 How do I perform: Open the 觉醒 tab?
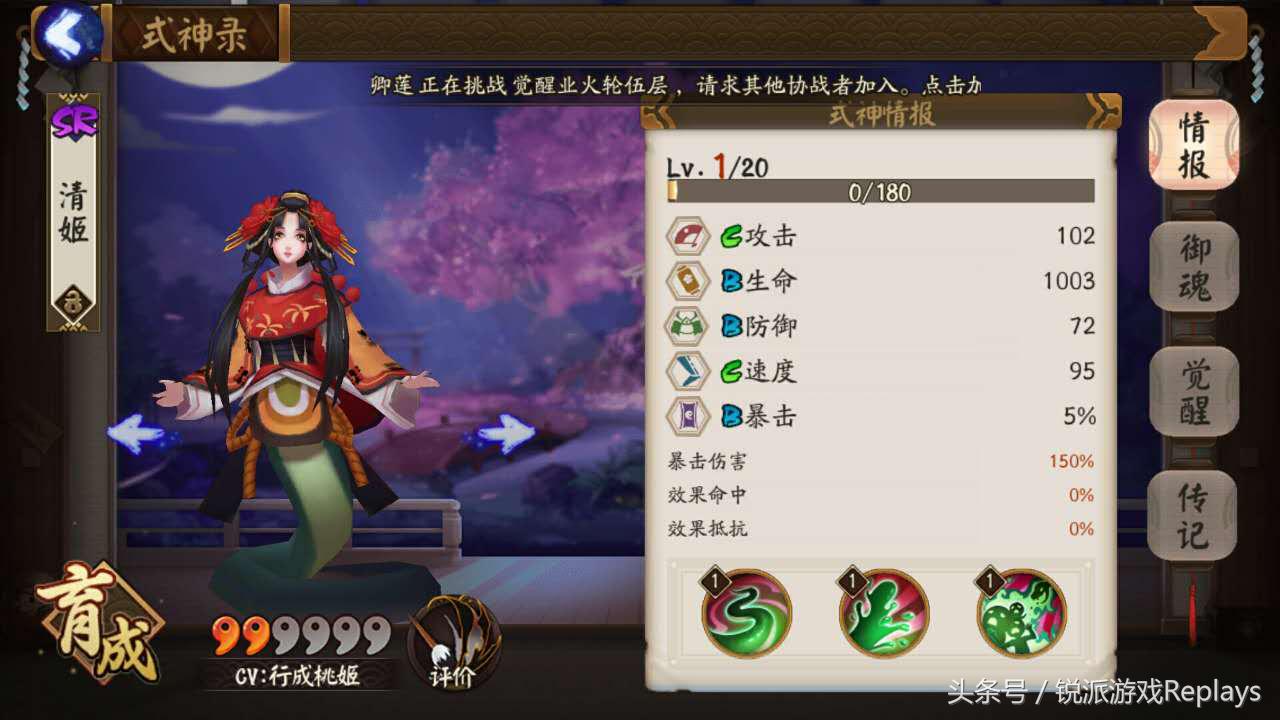[1193, 392]
